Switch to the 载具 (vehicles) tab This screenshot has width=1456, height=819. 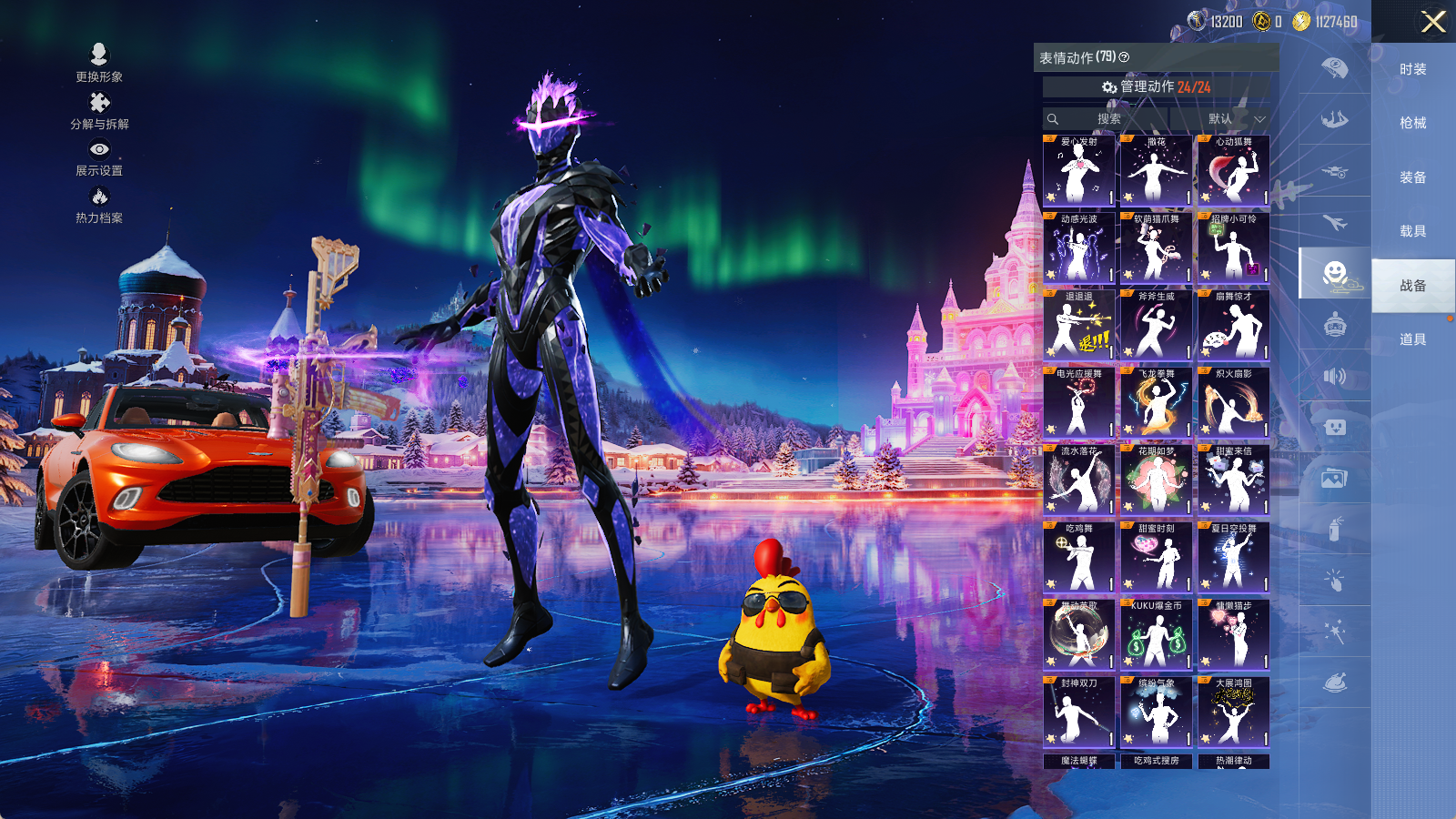coord(1412,231)
